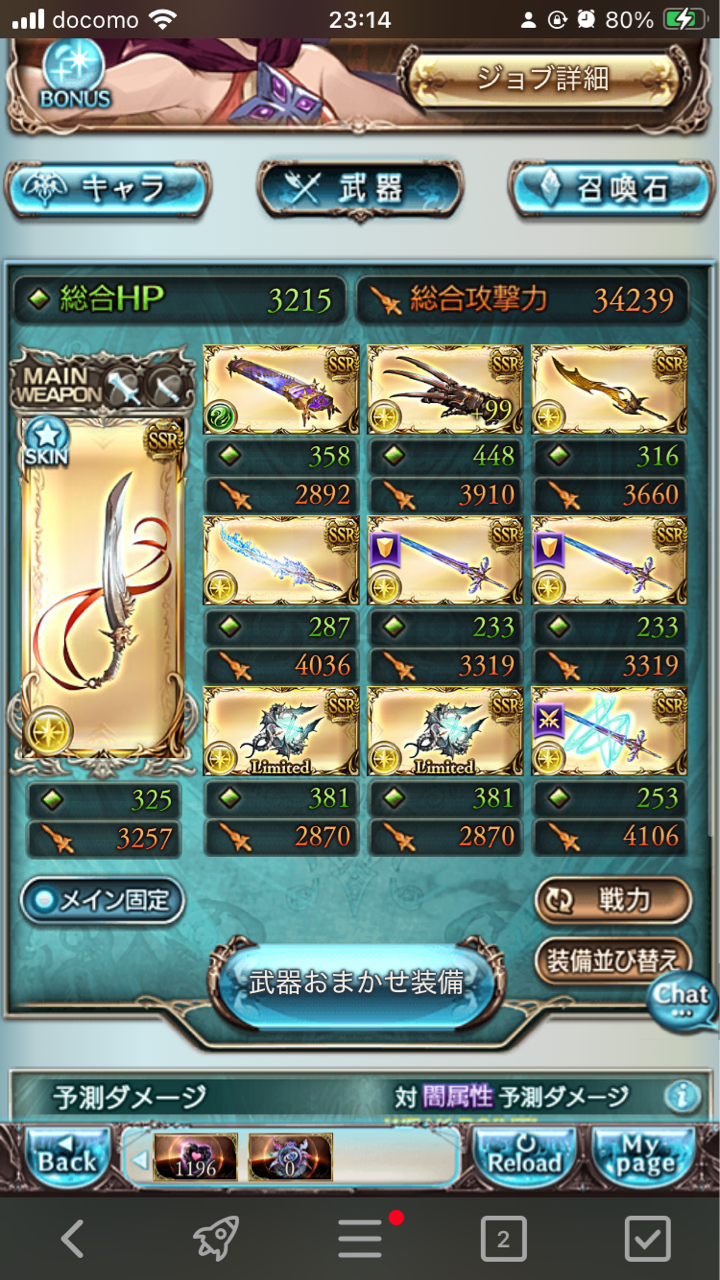Image resolution: width=720 pixels, height=1280 pixels.
Task: Open 装備並び替え equipment reorder
Action: (x=612, y=960)
